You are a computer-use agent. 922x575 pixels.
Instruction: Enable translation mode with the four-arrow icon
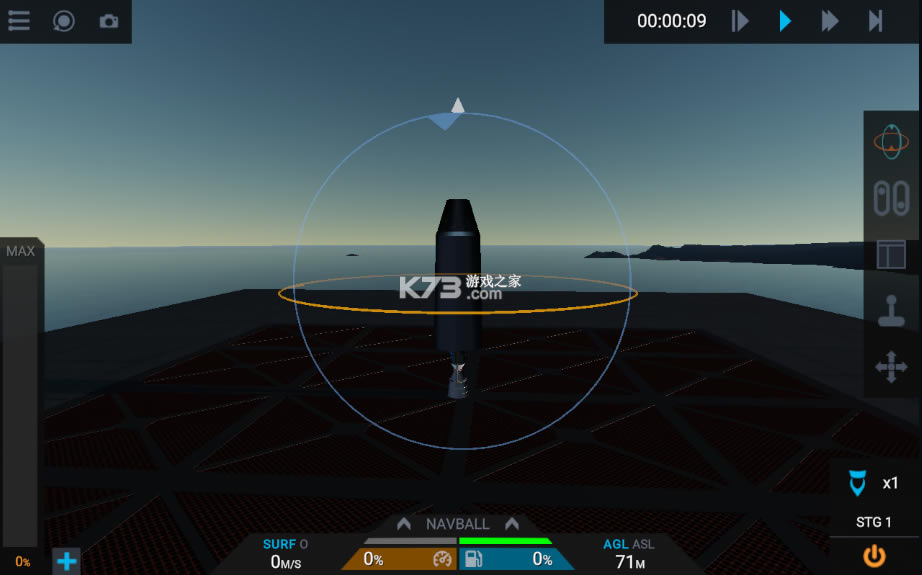(x=890, y=367)
